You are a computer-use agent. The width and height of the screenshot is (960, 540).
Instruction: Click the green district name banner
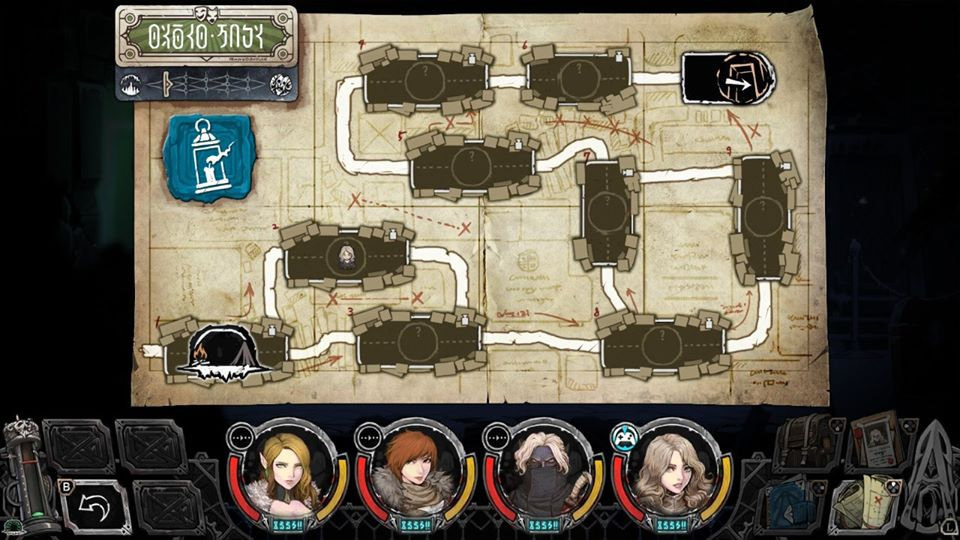click(206, 37)
